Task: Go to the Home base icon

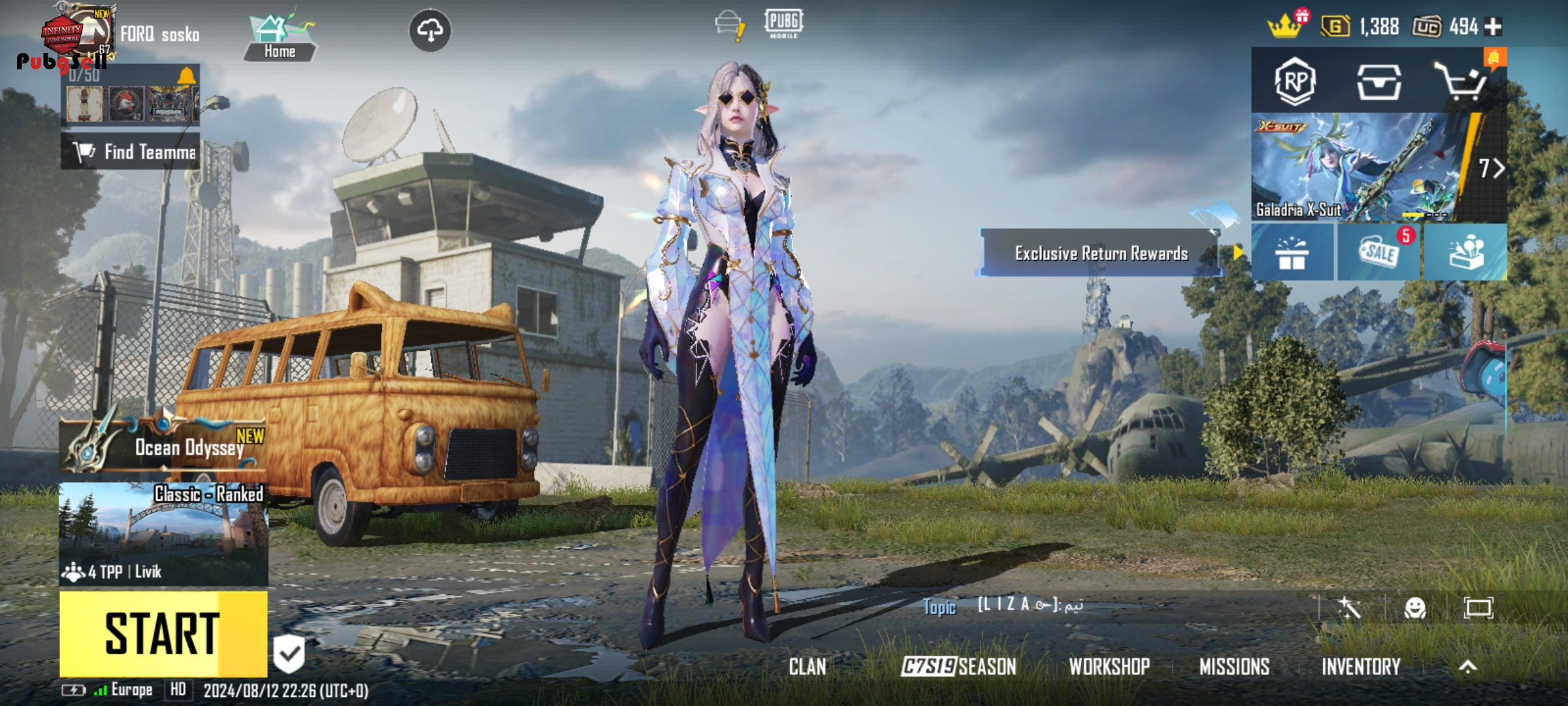Action: click(280, 39)
